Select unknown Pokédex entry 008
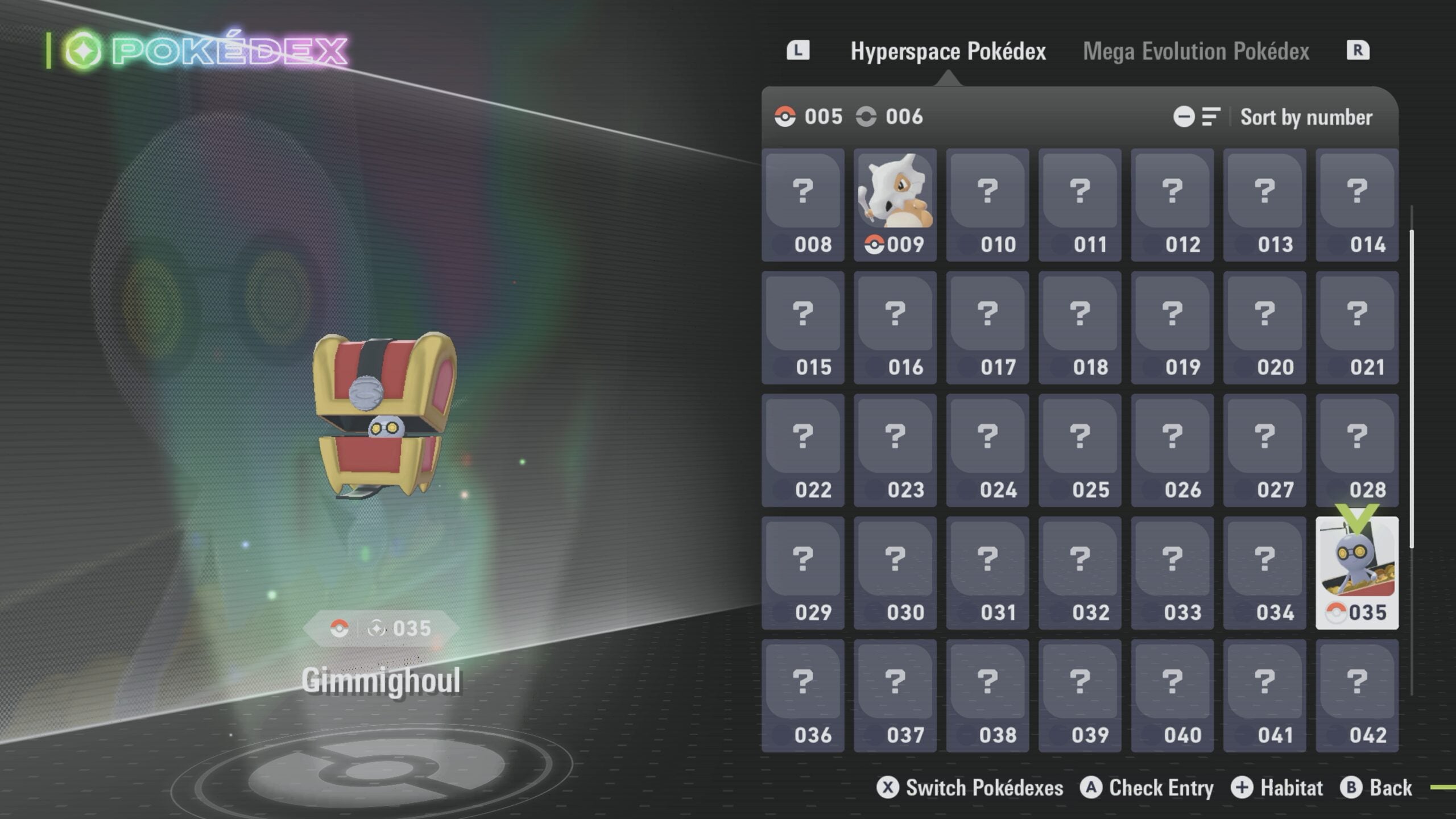 coord(803,205)
